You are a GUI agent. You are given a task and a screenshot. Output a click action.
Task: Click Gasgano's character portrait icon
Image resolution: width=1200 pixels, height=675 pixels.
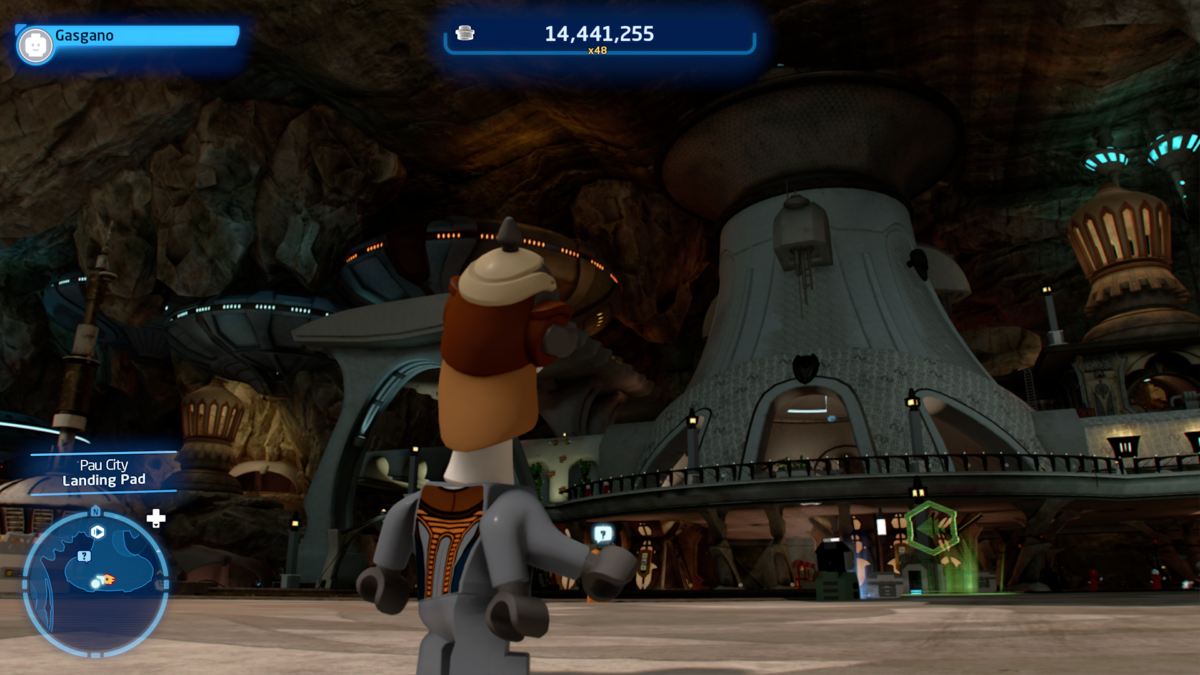tap(35, 45)
